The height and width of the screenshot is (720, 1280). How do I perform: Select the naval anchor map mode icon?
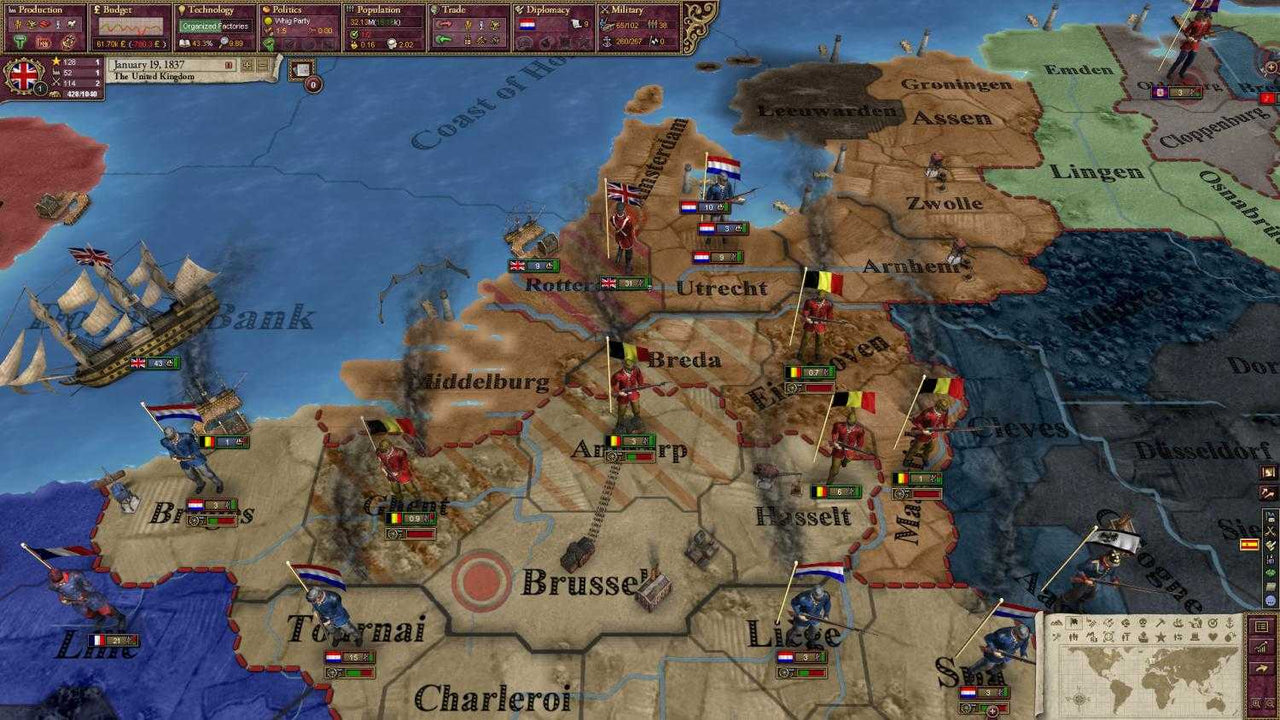(x=1229, y=623)
